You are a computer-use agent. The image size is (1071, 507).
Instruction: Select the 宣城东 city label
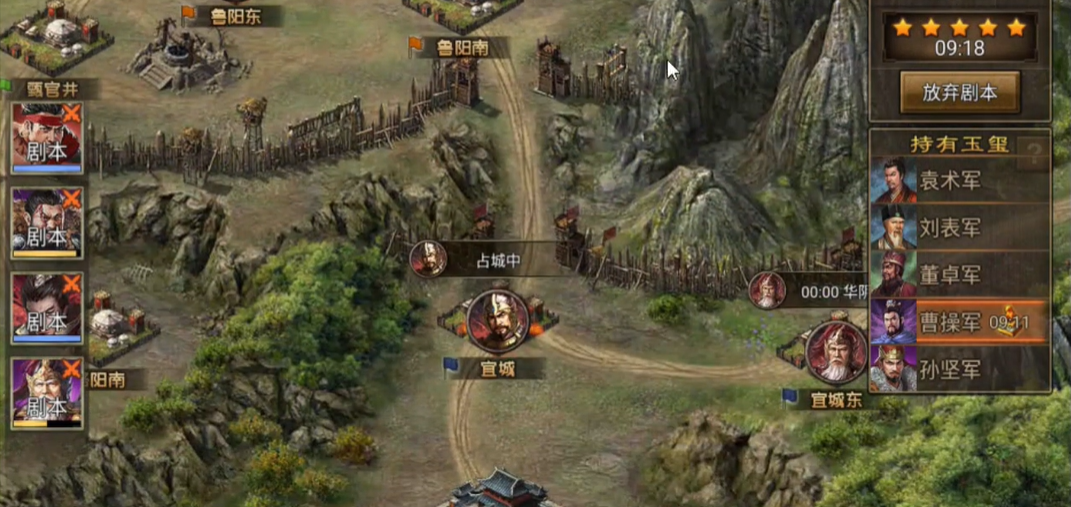(835, 400)
